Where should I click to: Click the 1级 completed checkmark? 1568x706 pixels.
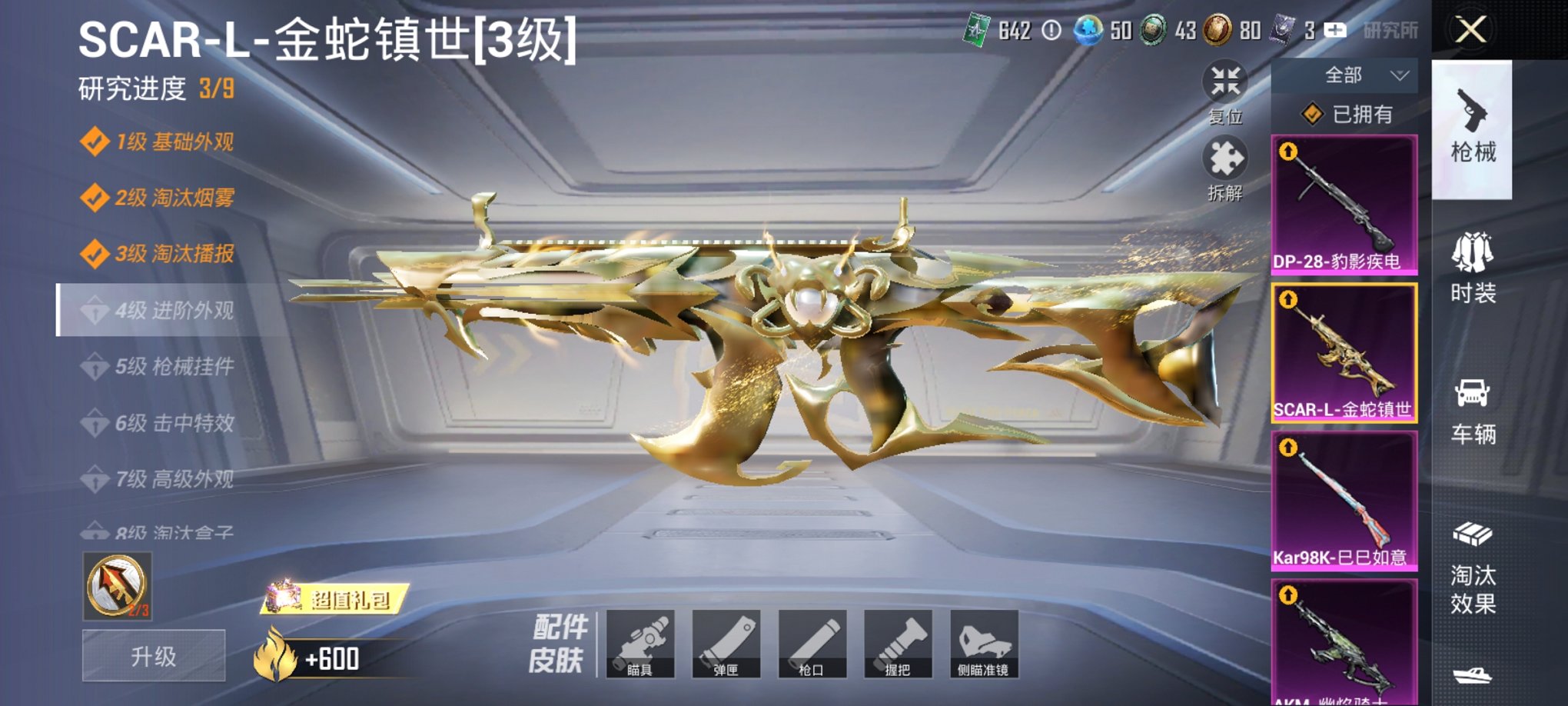(98, 142)
